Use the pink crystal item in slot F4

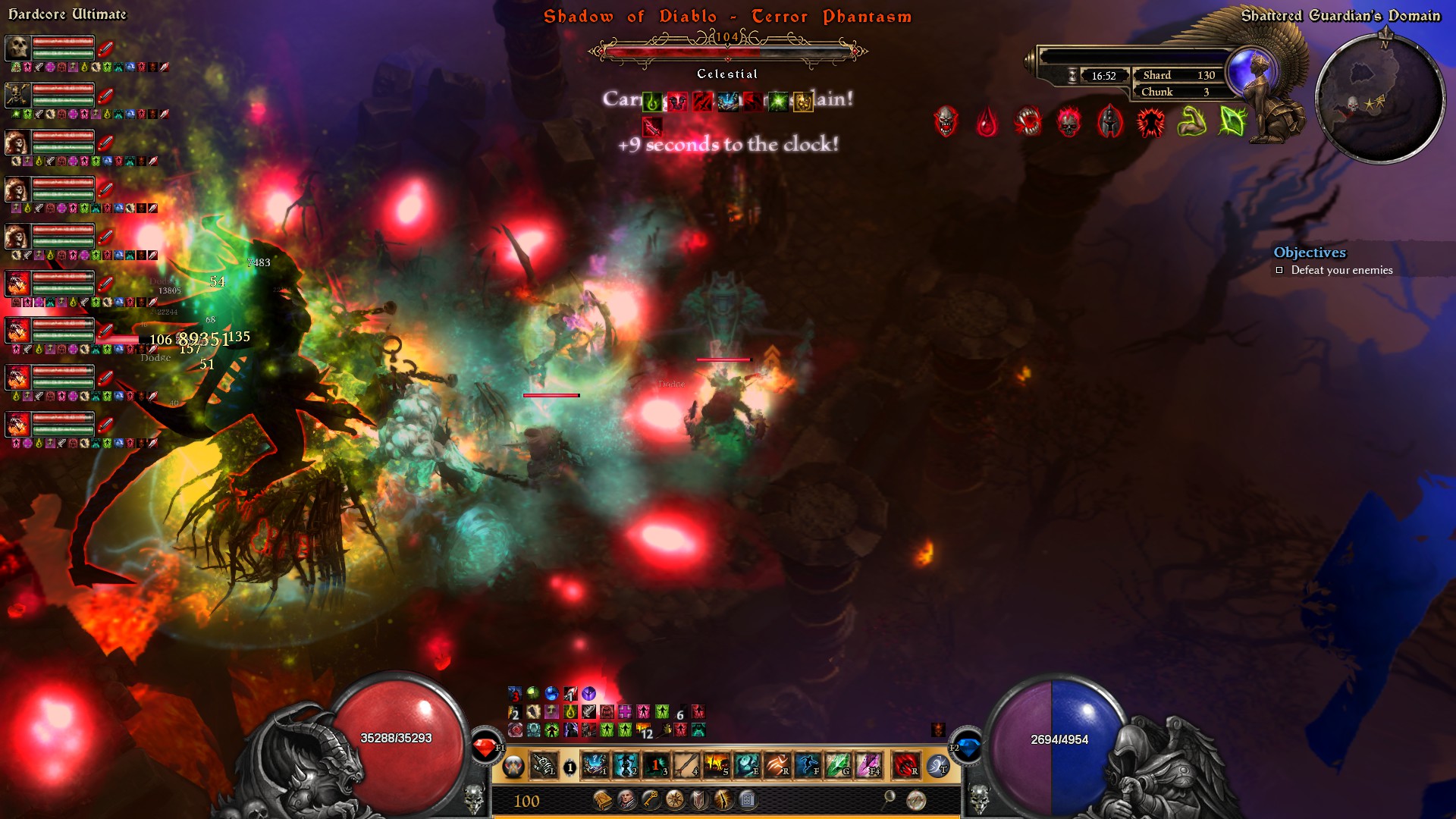tap(868, 765)
